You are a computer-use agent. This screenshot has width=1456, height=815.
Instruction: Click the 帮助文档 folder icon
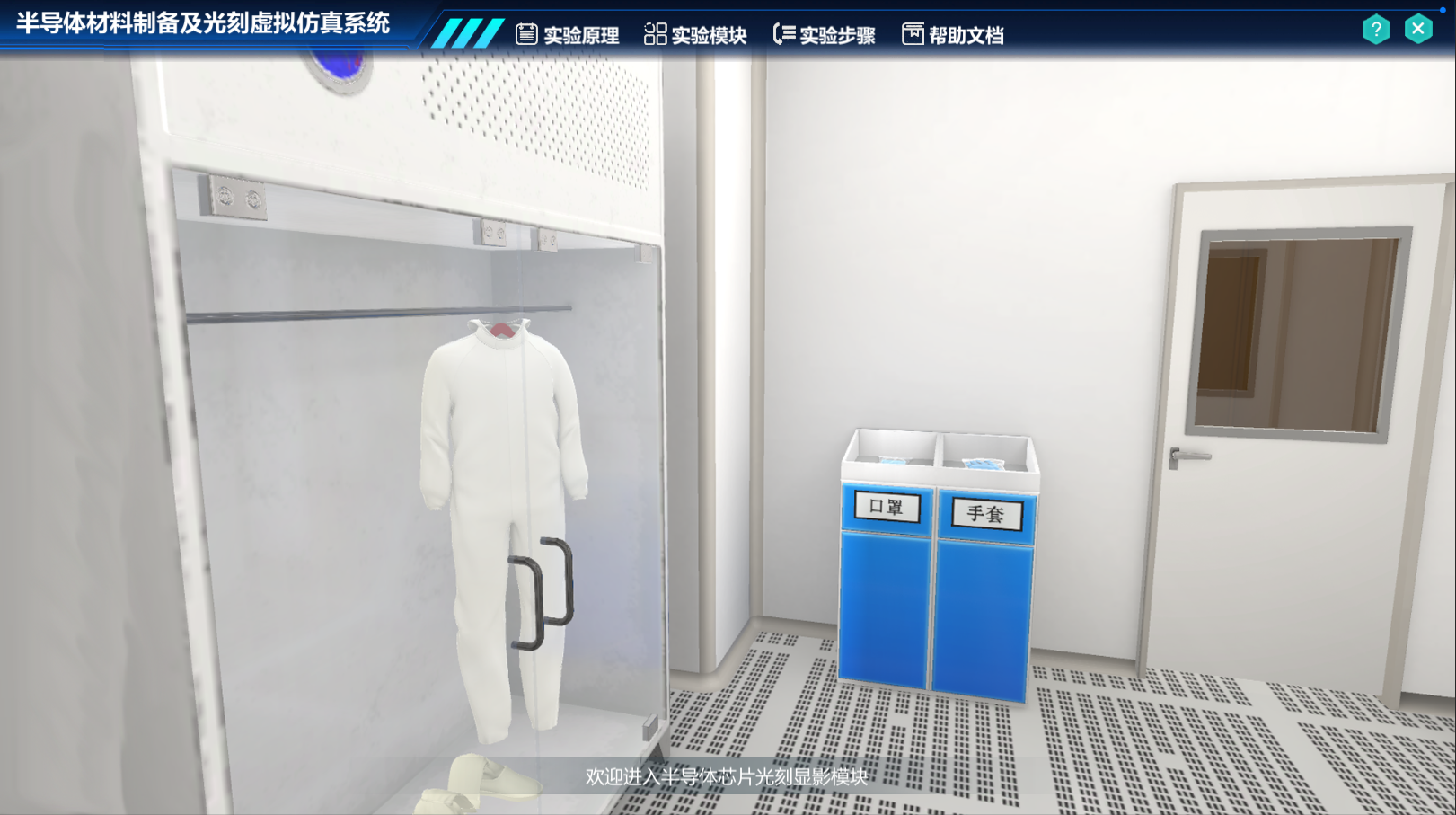[912, 33]
